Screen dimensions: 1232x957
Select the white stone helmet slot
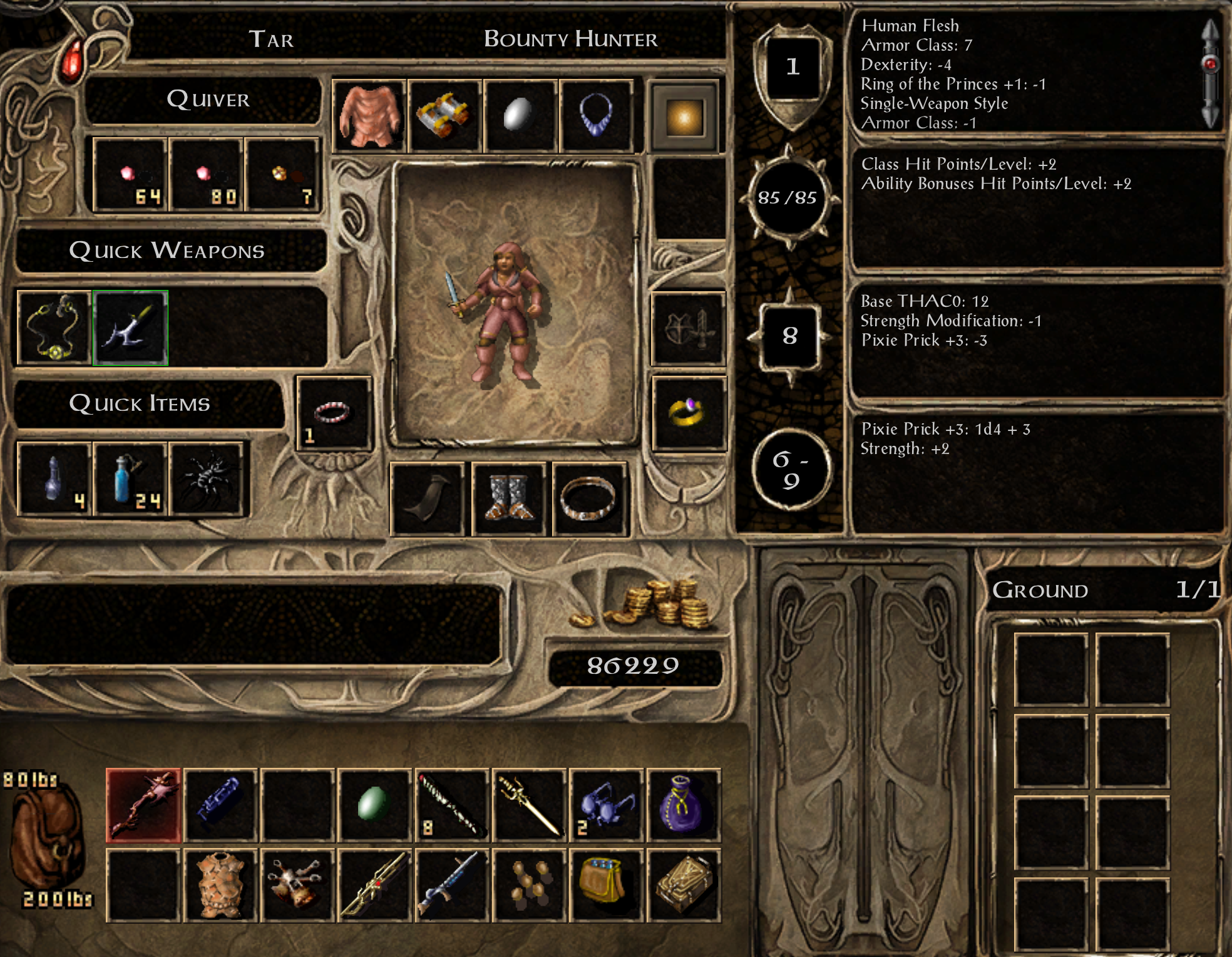coord(520,116)
